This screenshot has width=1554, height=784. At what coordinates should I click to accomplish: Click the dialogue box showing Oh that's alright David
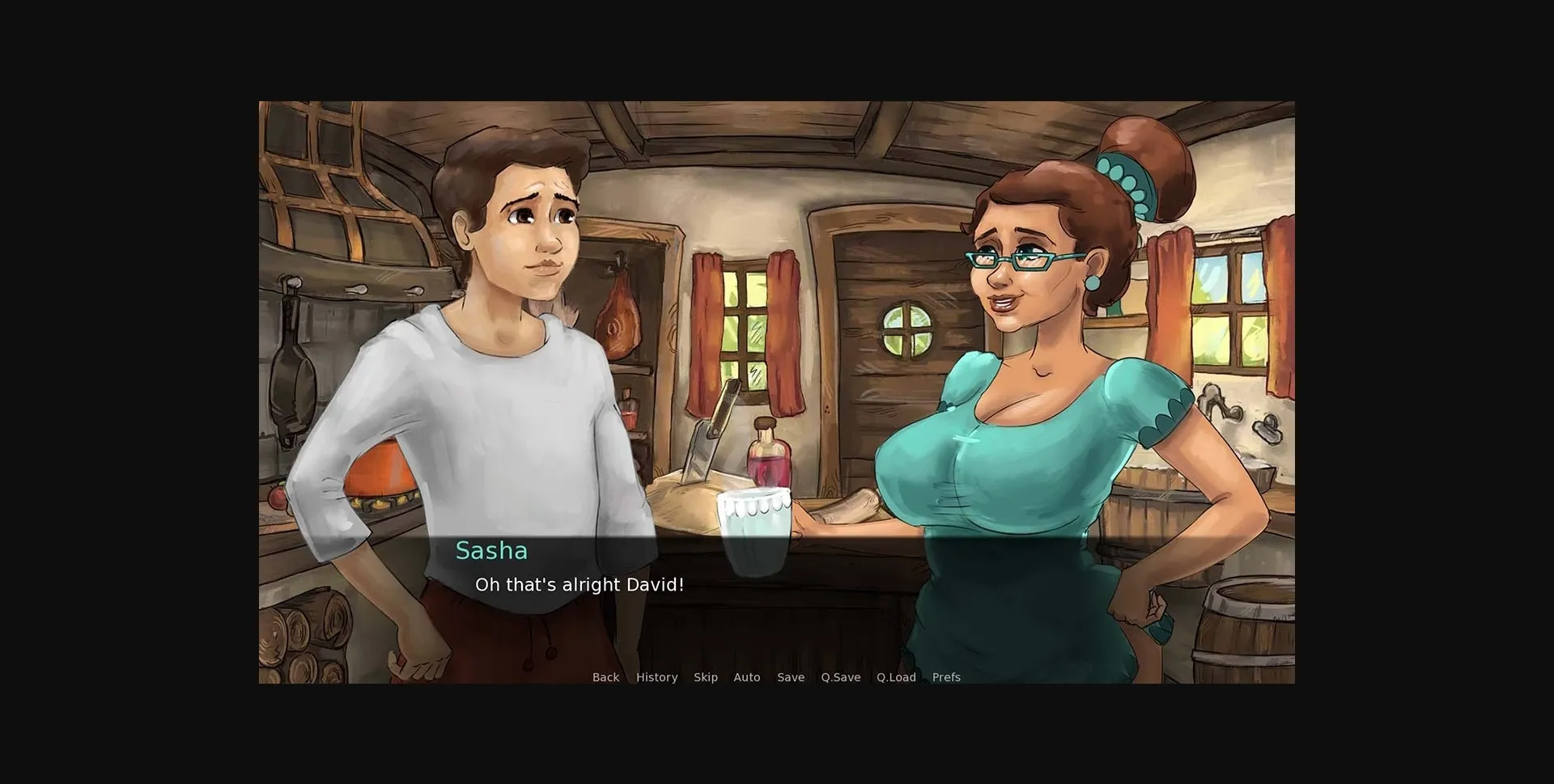580,585
